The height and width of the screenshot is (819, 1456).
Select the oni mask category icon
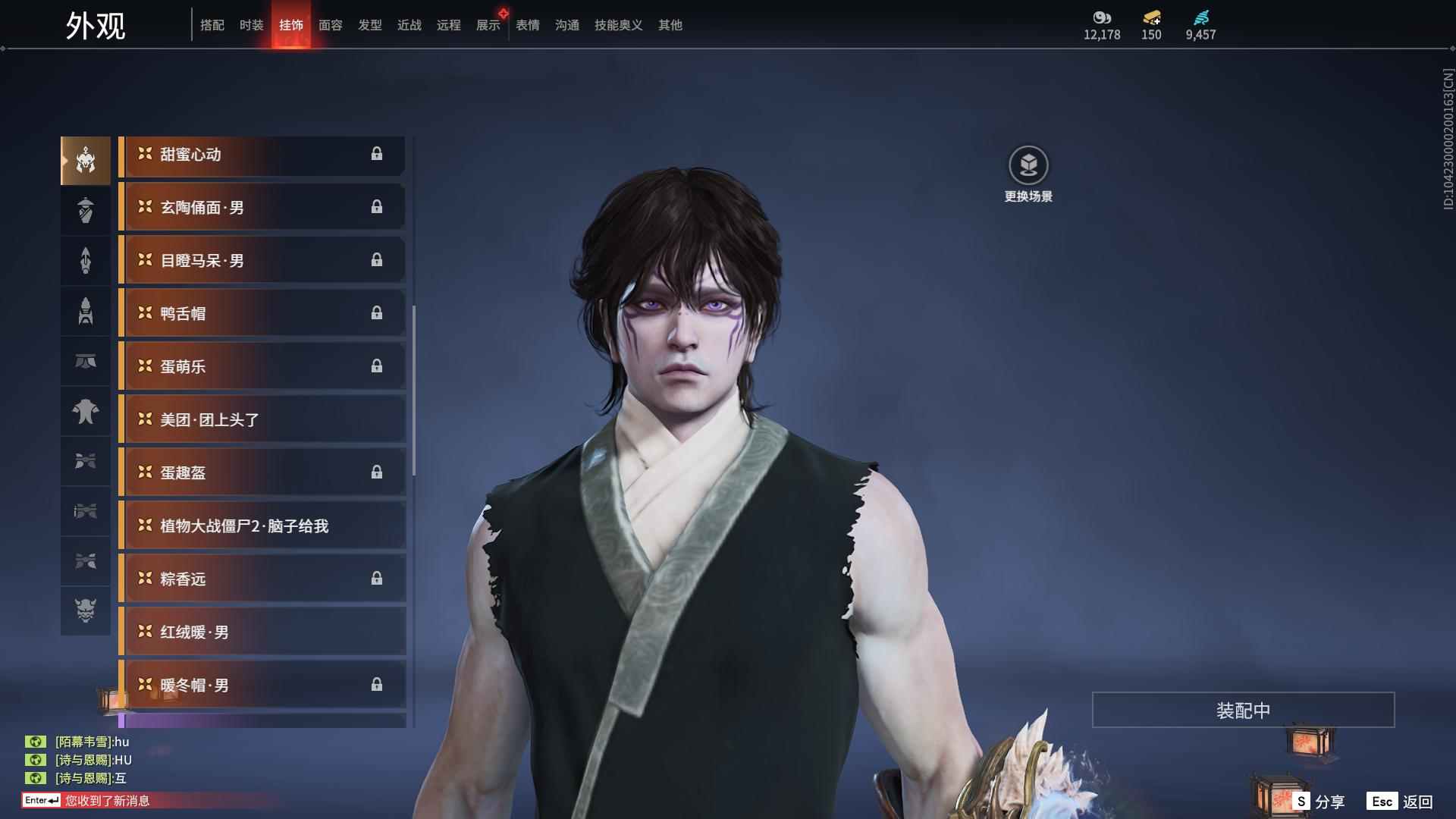pos(86,610)
